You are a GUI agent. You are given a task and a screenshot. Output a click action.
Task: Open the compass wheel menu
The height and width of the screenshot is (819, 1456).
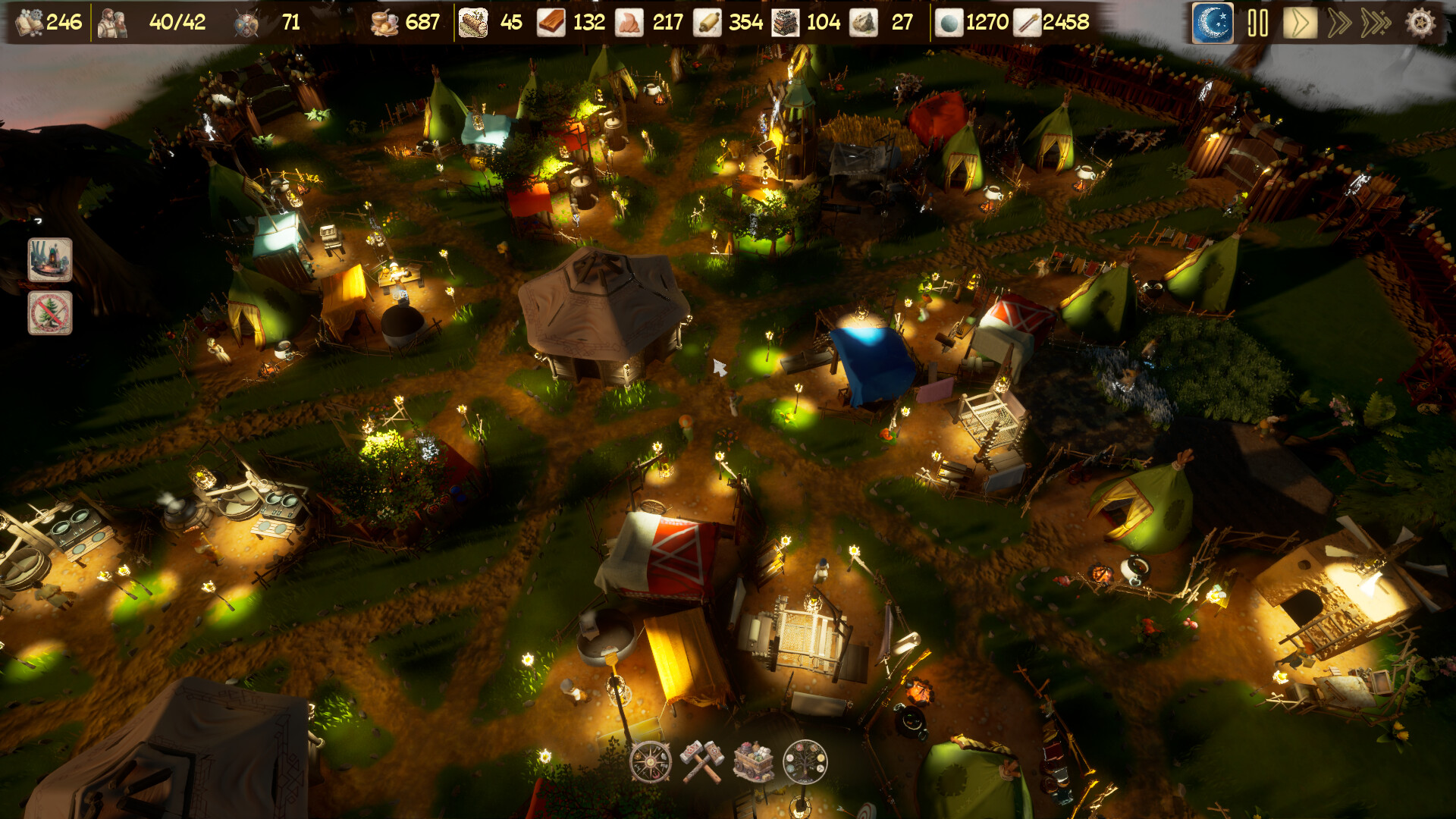point(651,761)
